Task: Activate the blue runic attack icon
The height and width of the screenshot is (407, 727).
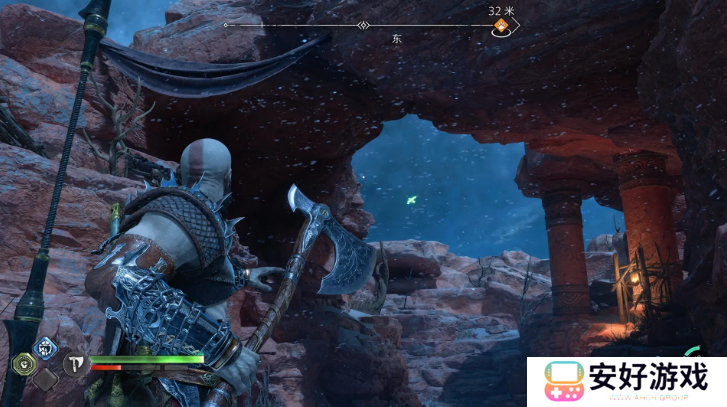Action: pos(45,347)
